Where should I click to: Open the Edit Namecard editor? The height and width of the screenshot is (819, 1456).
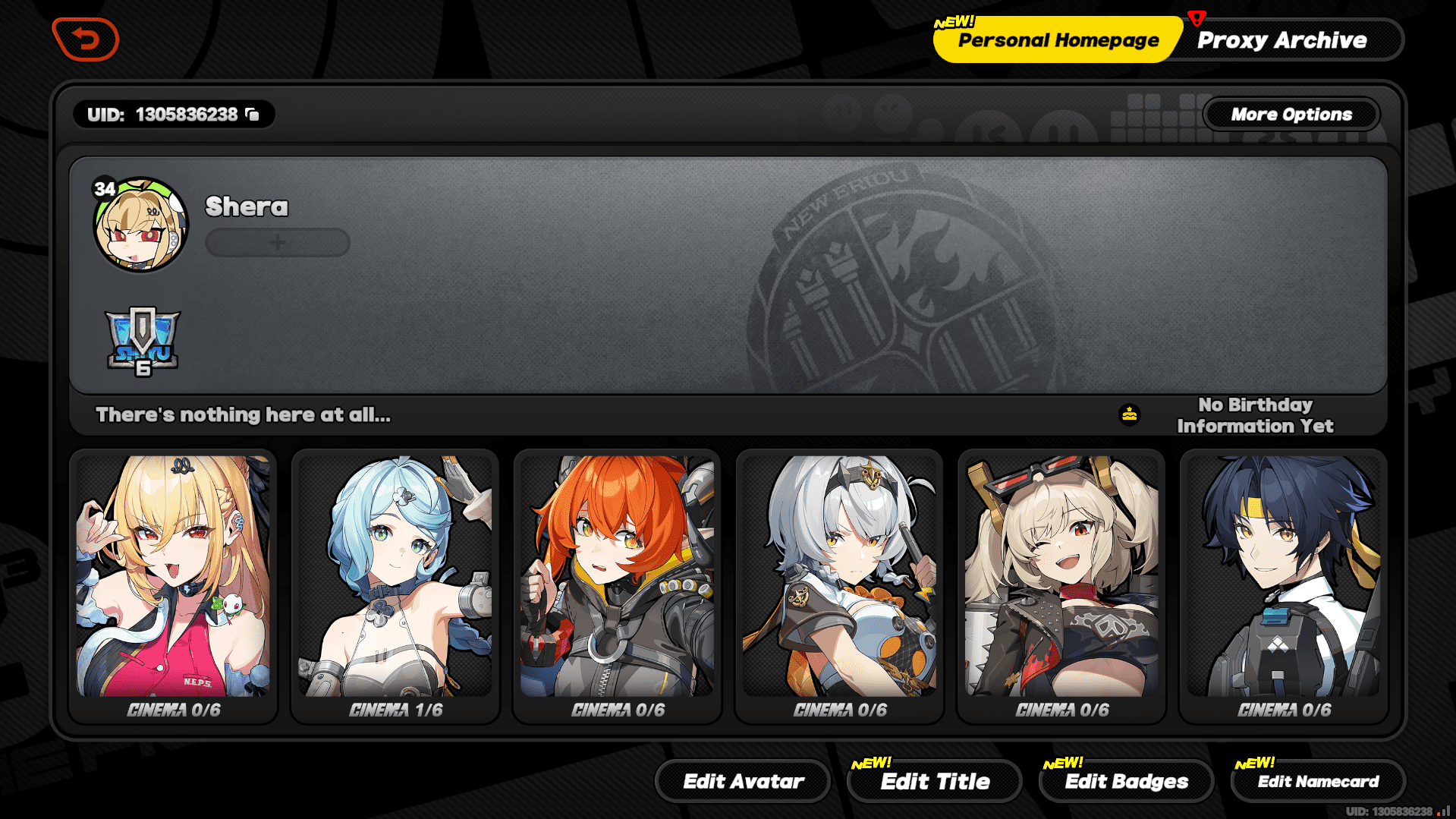pyautogui.click(x=1318, y=781)
